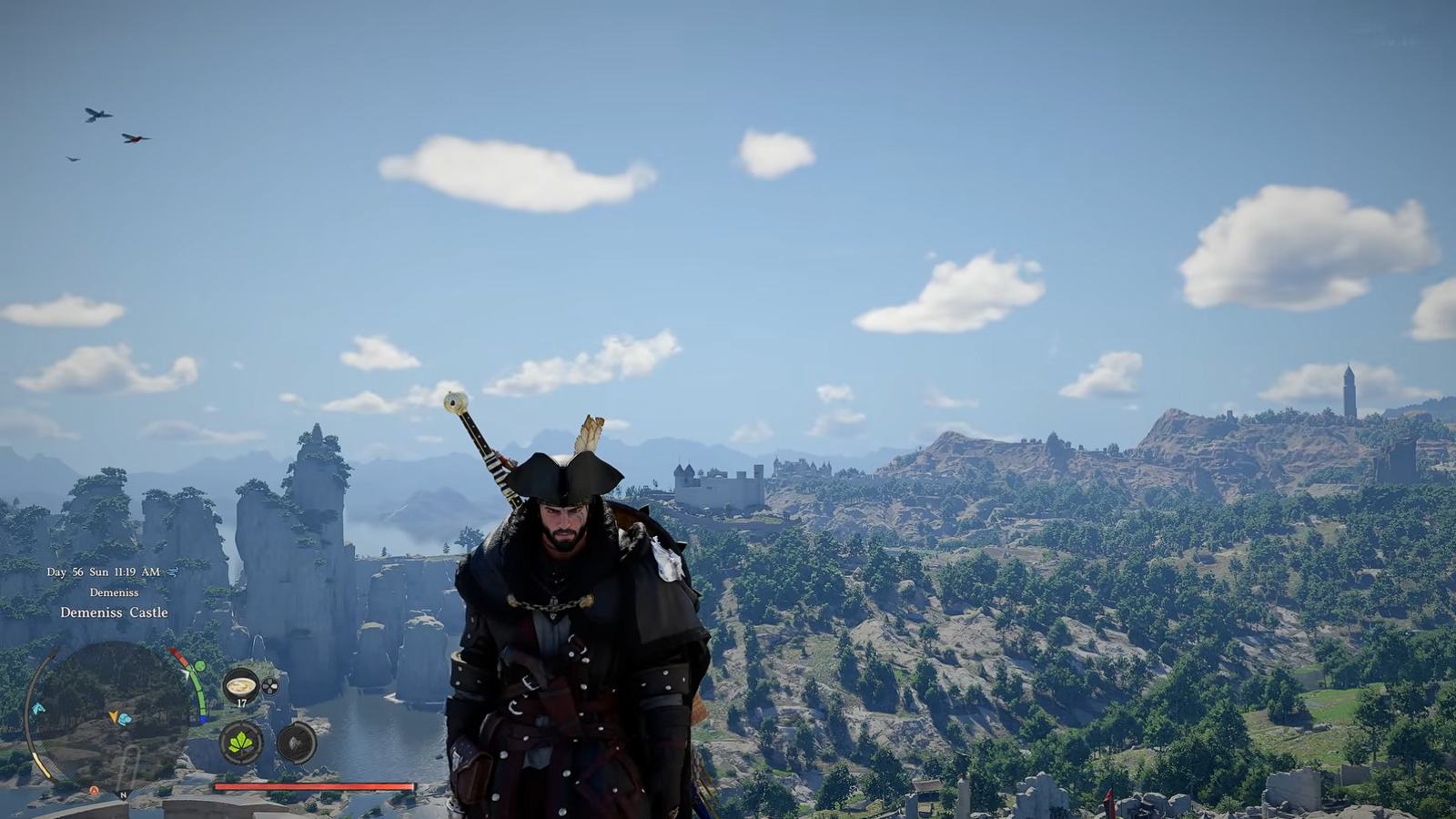Click the blue horse marker on minimap

[x=38, y=709]
